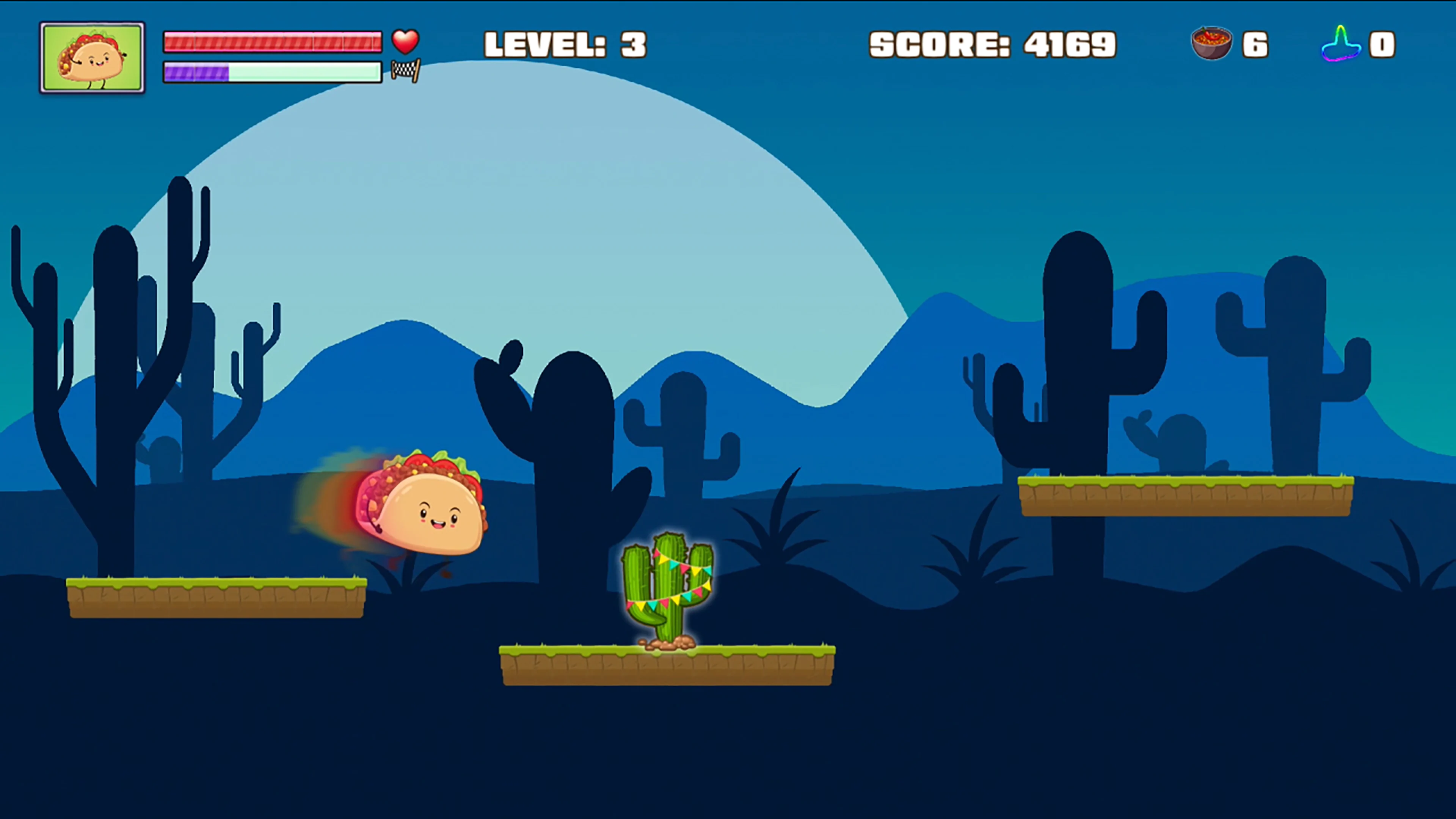Click the sombrero count number 0
Screen dimensions: 1456x819
(1382, 44)
